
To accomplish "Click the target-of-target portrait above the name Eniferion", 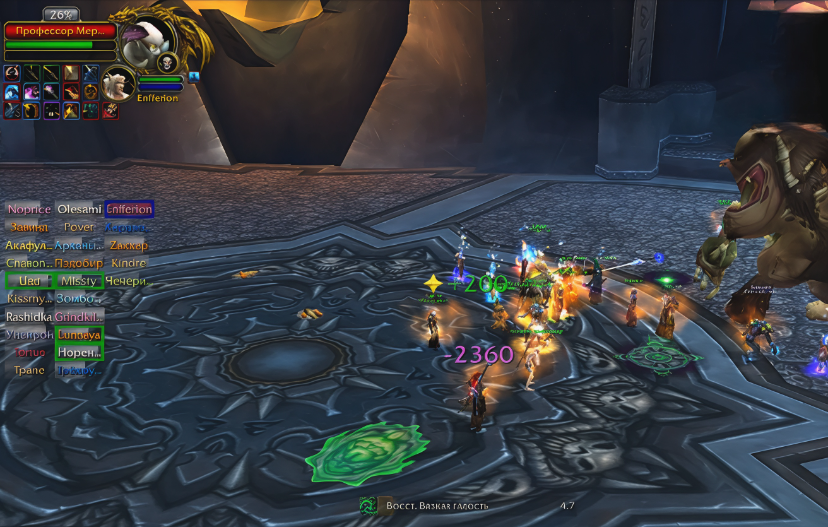I will click(119, 82).
